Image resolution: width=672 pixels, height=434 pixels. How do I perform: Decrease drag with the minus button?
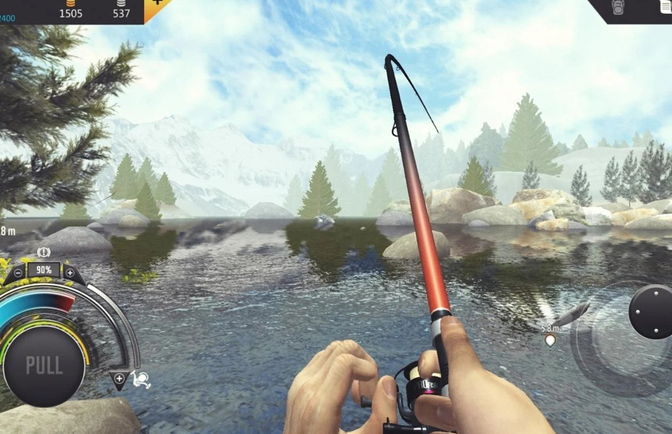(19, 271)
